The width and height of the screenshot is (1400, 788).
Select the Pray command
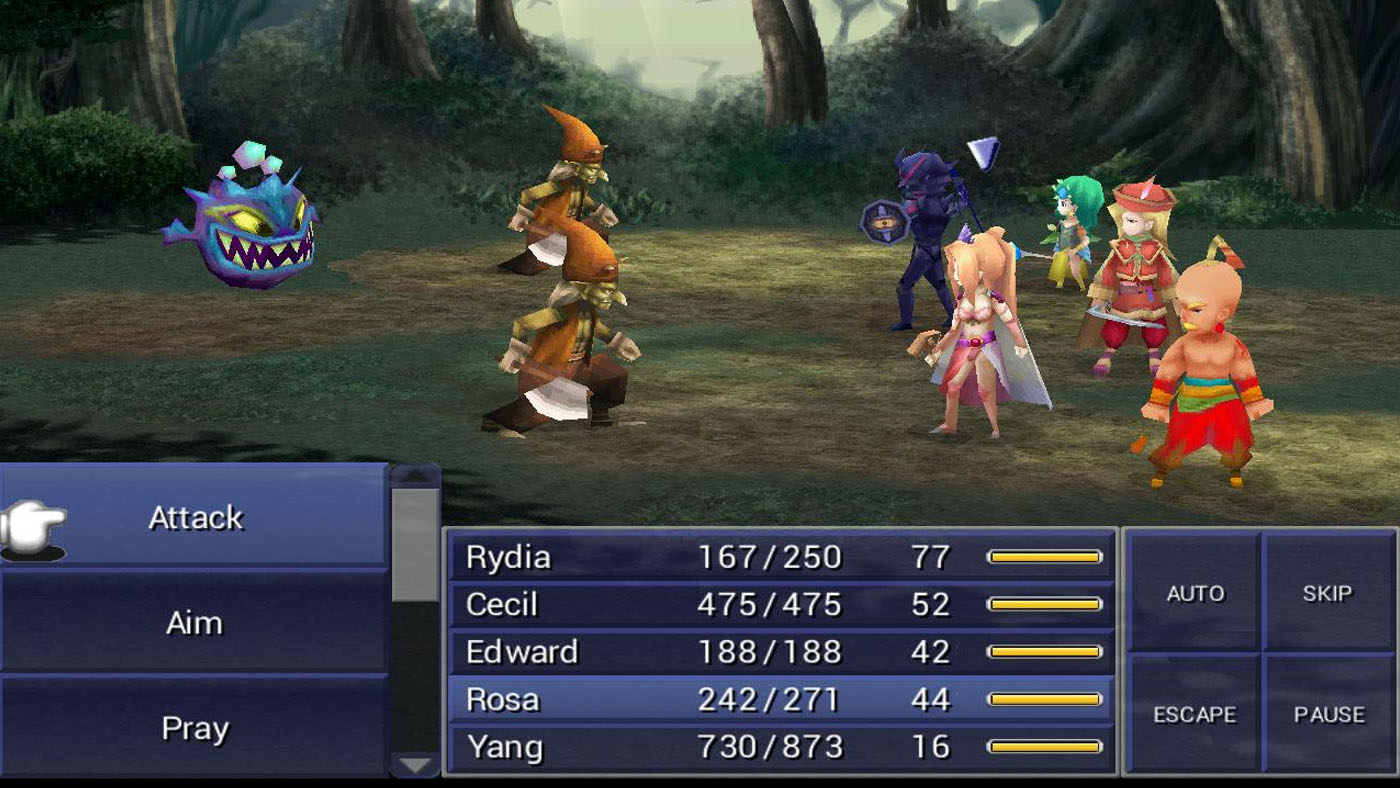(195, 728)
